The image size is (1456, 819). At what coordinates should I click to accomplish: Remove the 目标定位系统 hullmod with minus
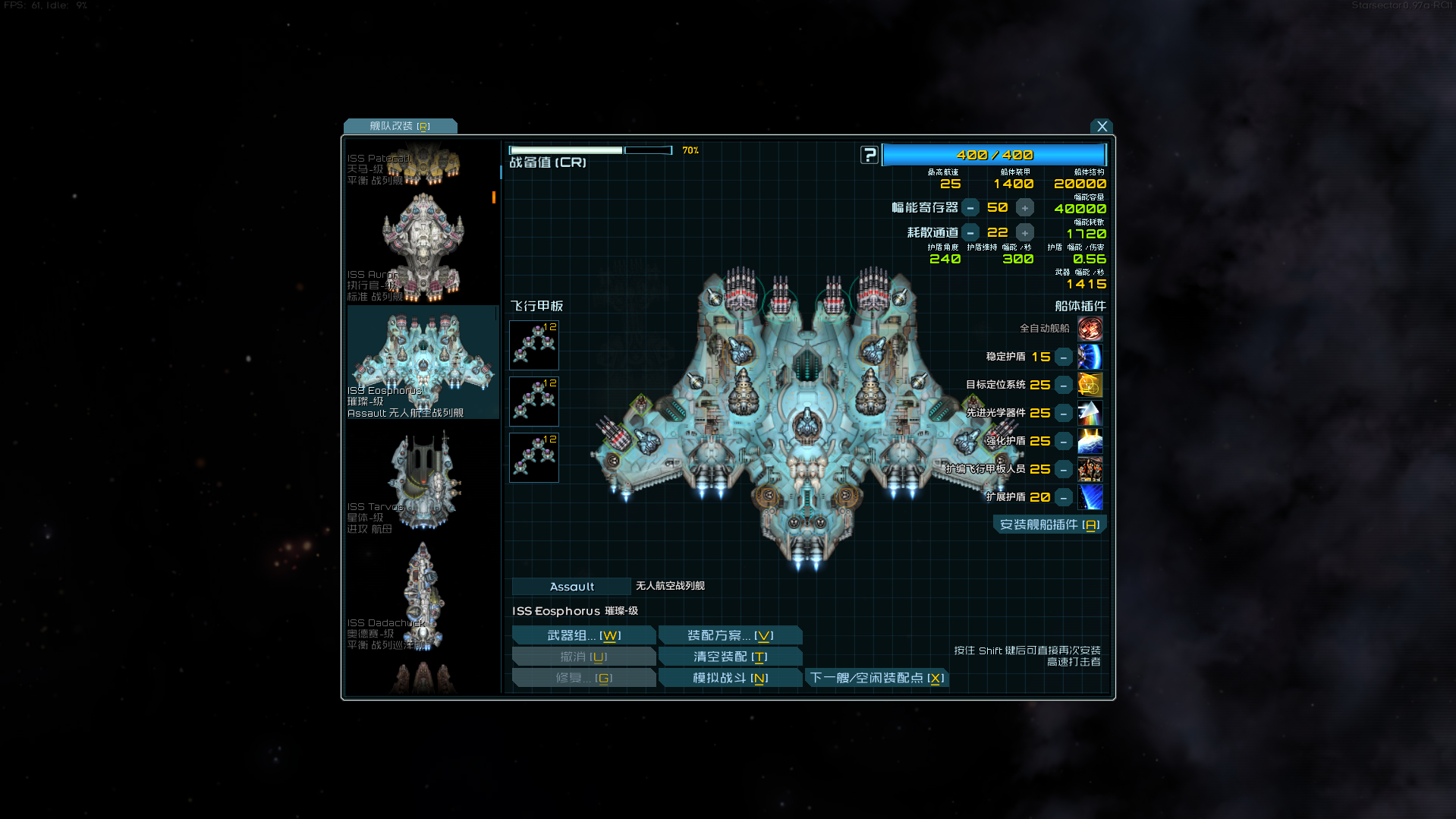coord(1064,386)
